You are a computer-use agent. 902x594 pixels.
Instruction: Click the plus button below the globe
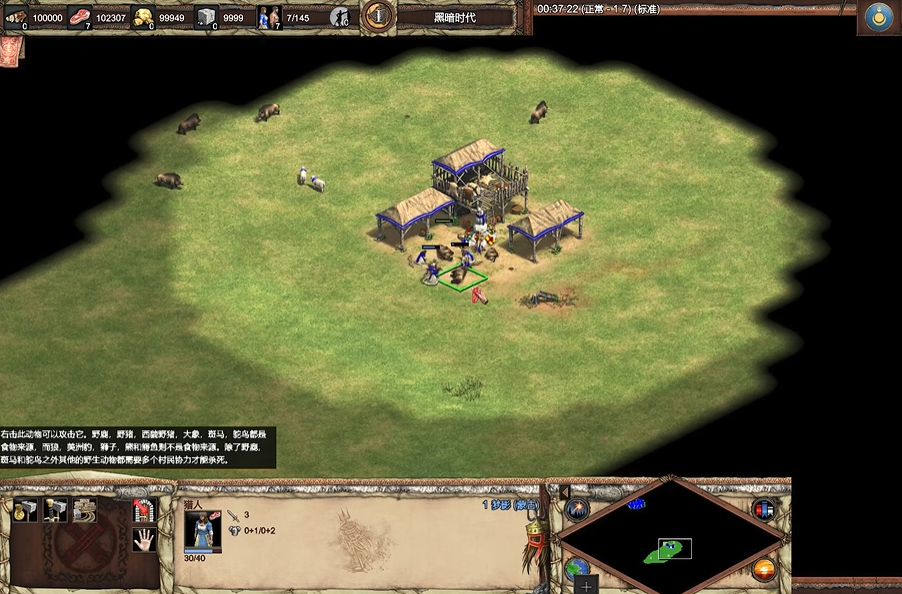click(586, 583)
